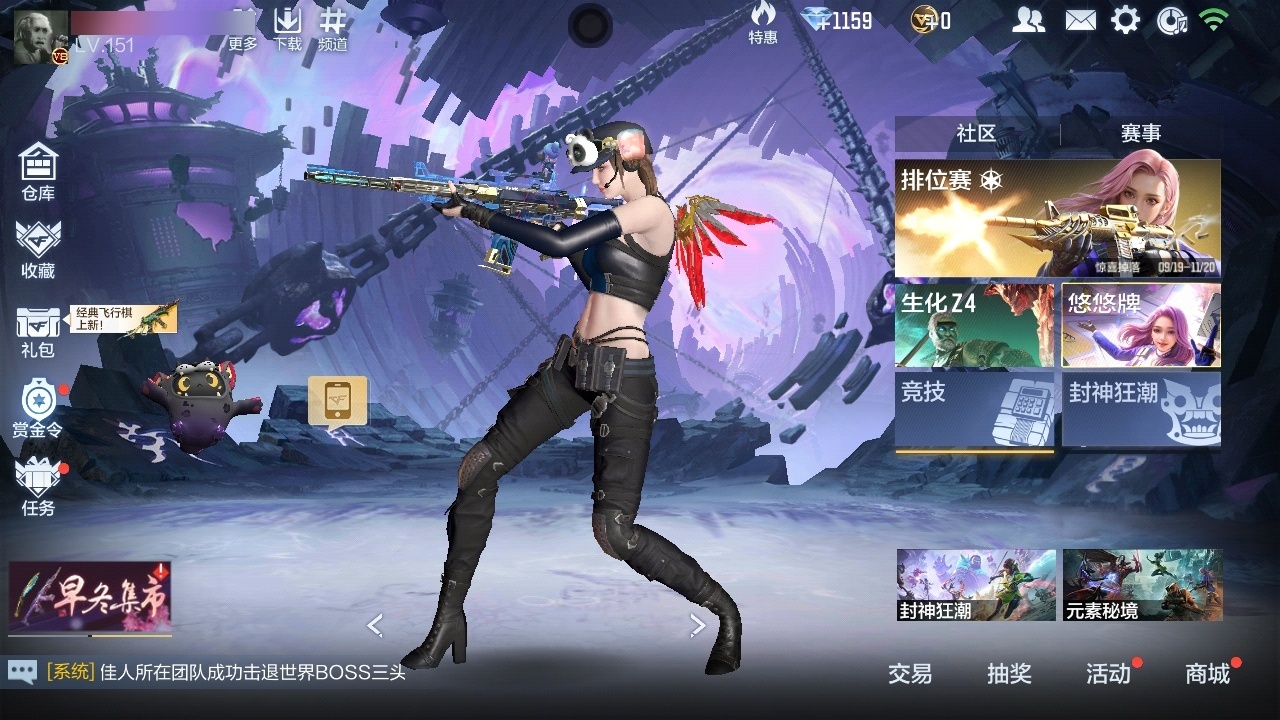The width and height of the screenshot is (1280, 720).
Task: Rotate character with the right arrow
Action: pos(698,626)
